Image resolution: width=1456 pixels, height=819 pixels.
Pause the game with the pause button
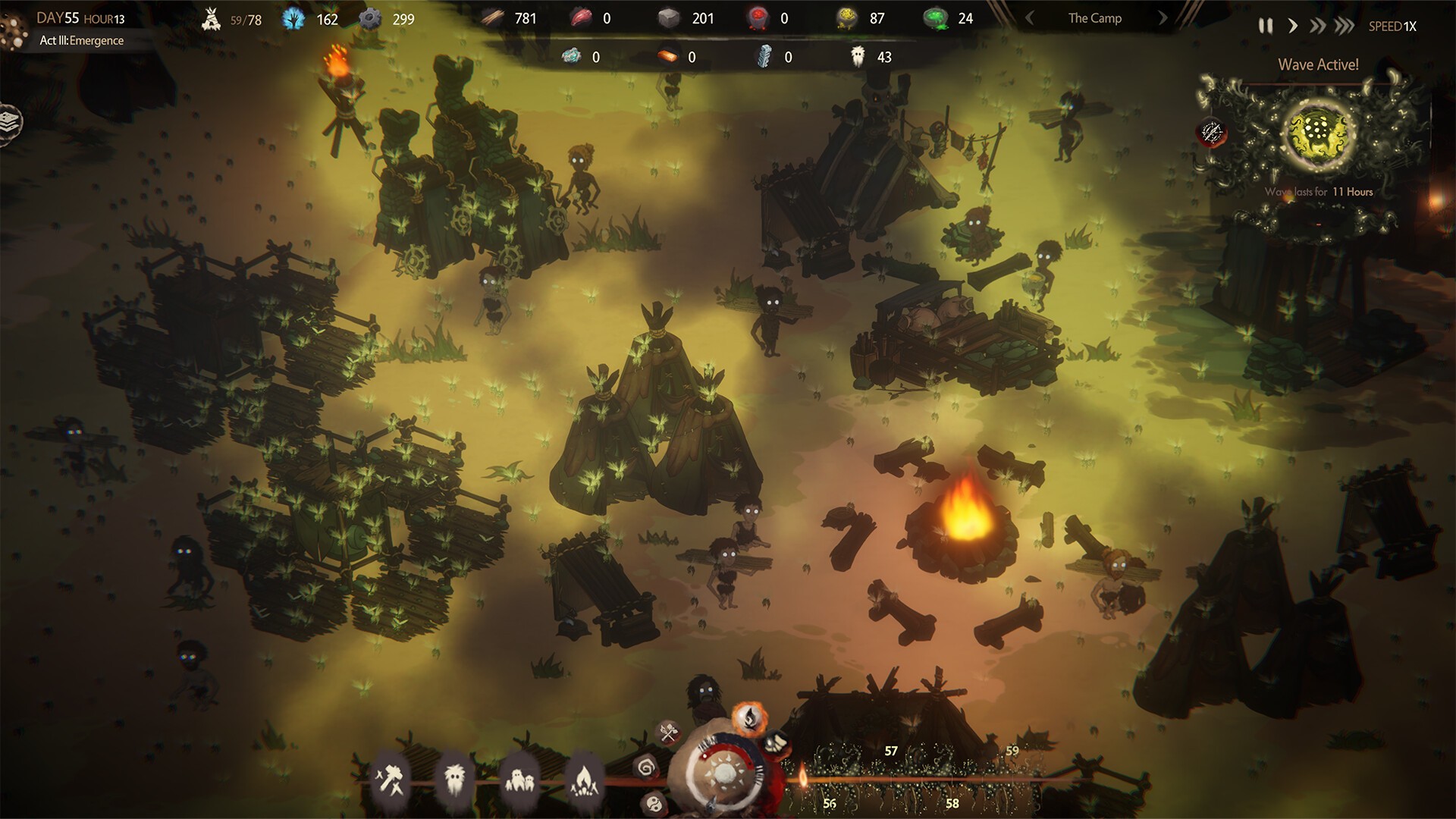tap(1266, 25)
